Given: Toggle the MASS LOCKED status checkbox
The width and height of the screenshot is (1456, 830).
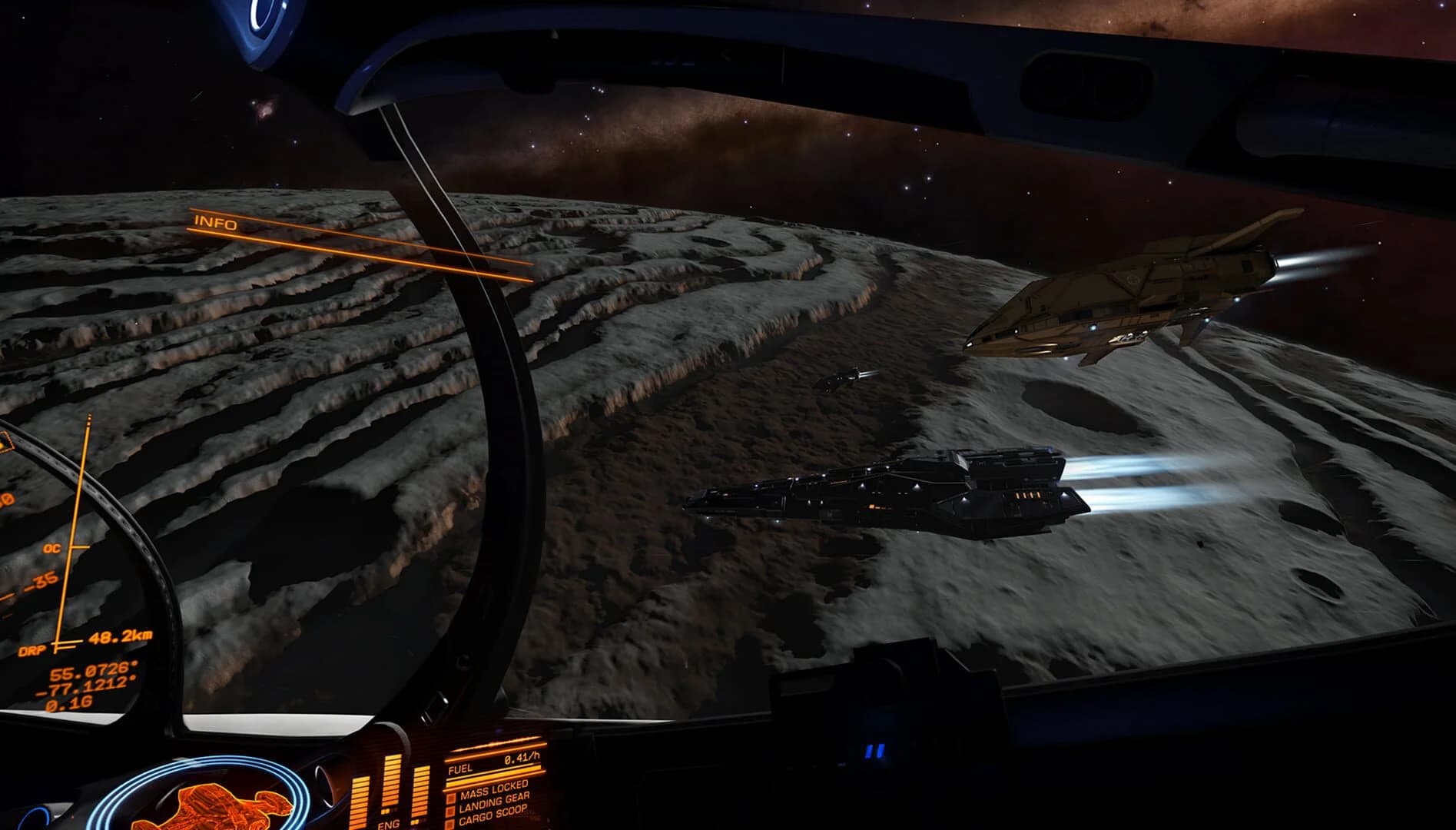Looking at the screenshot, I should [452, 798].
